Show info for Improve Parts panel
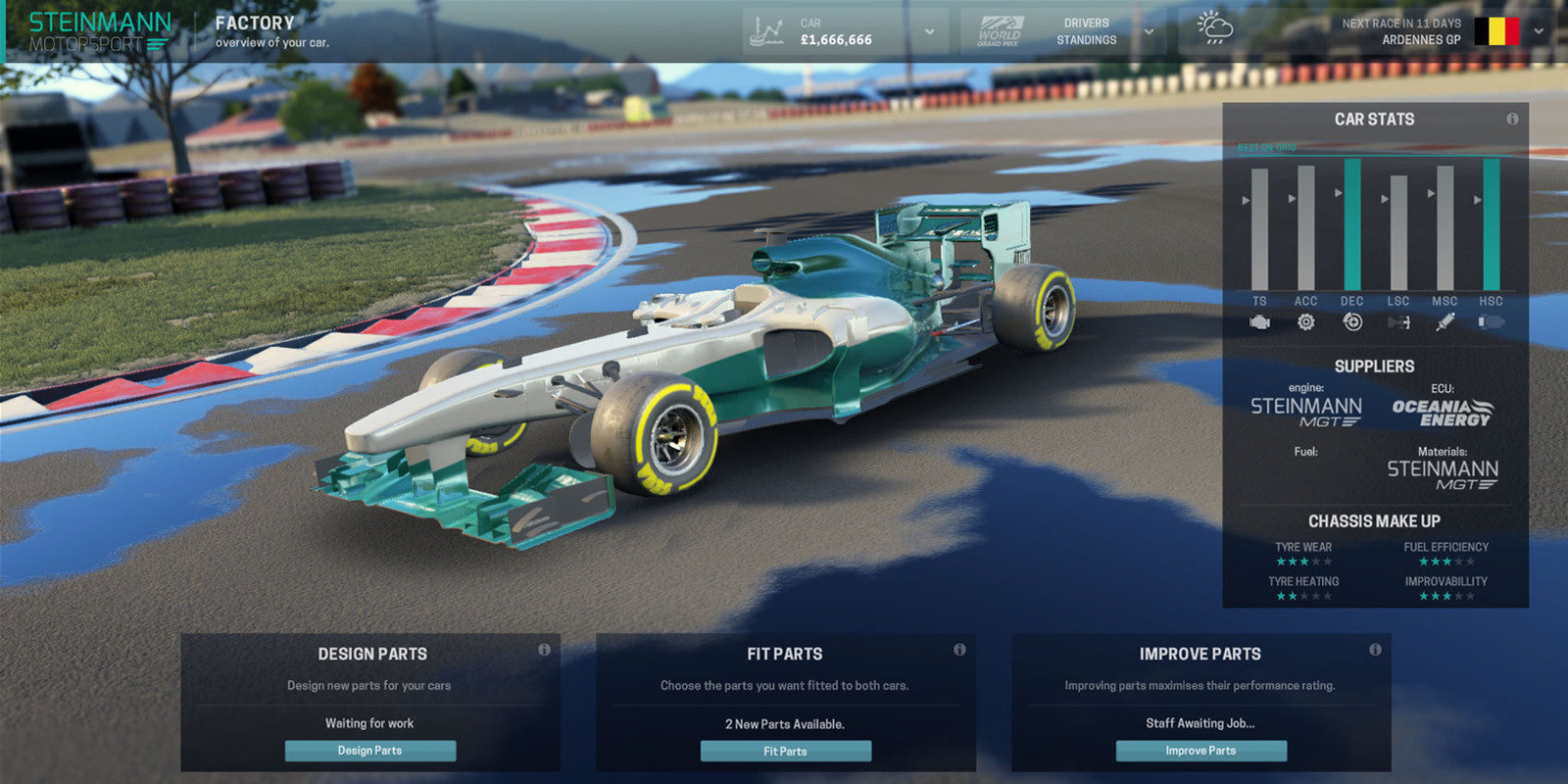1568x784 pixels. coord(1375,650)
